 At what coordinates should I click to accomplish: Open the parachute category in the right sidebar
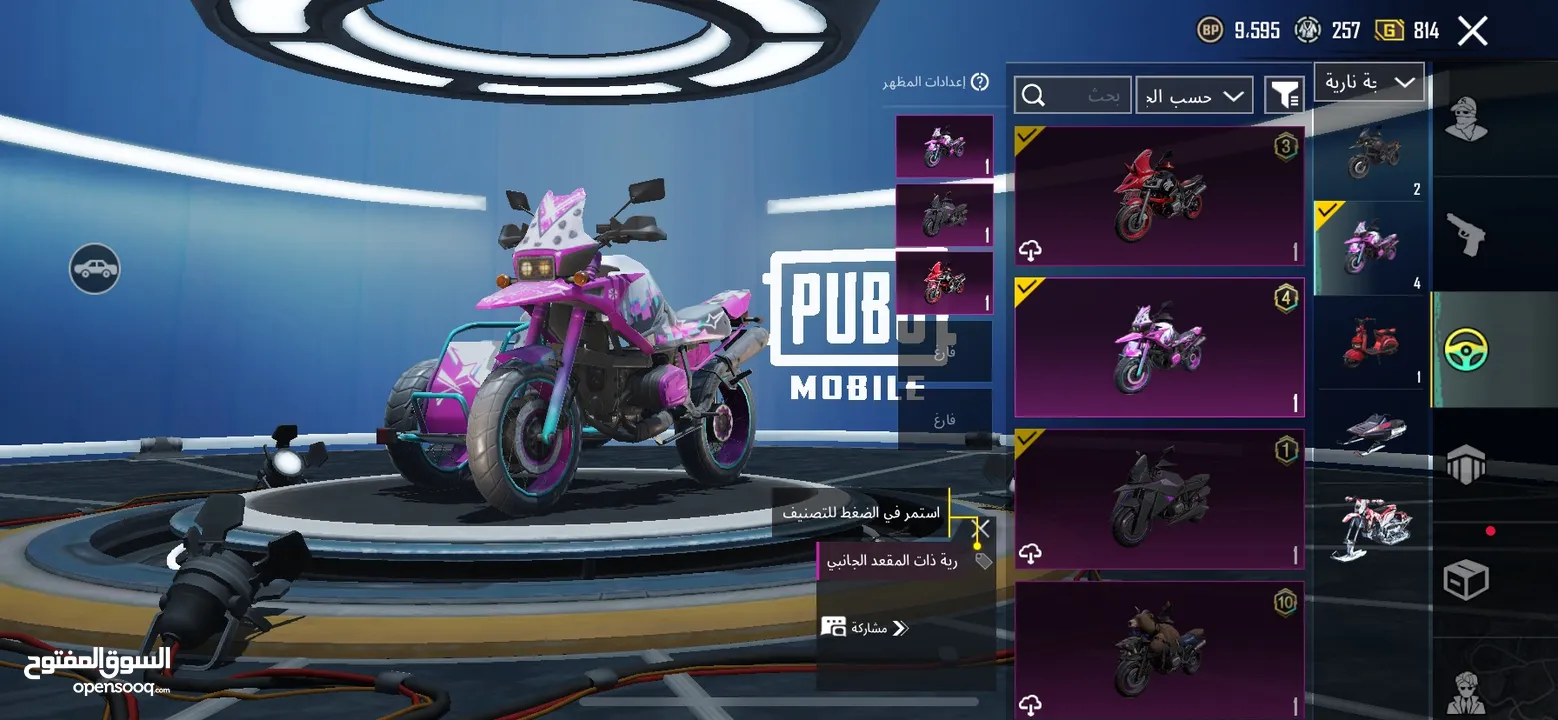tap(1468, 464)
